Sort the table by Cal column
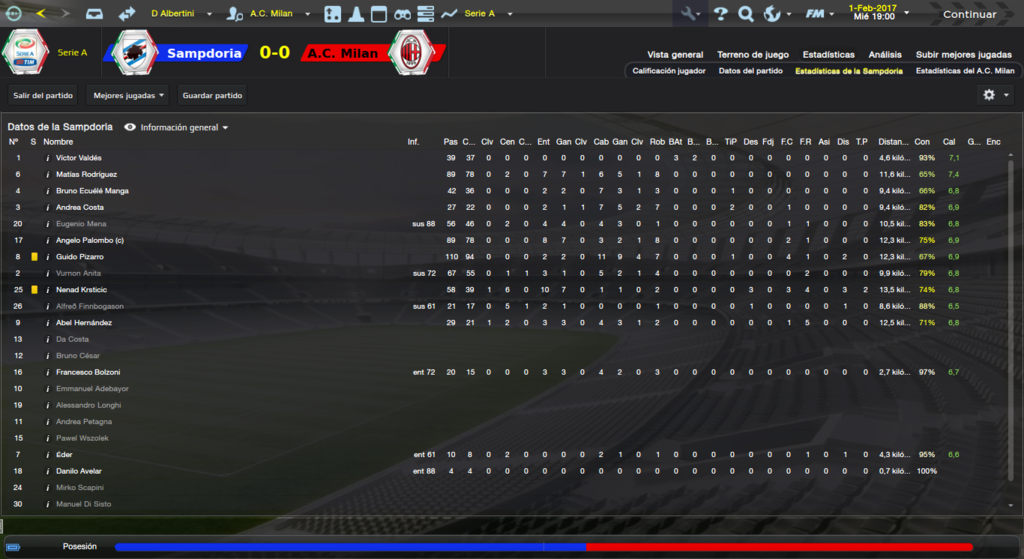1024x559 pixels. (949, 142)
